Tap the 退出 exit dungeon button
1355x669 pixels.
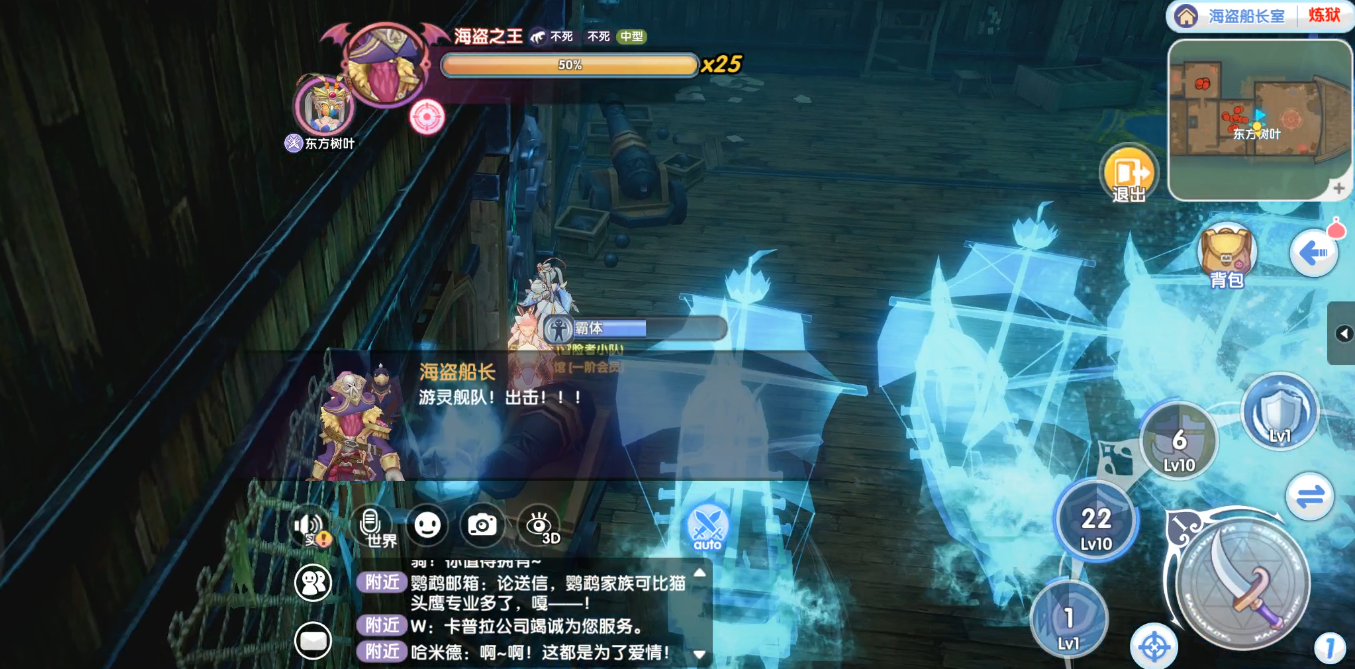(1129, 173)
